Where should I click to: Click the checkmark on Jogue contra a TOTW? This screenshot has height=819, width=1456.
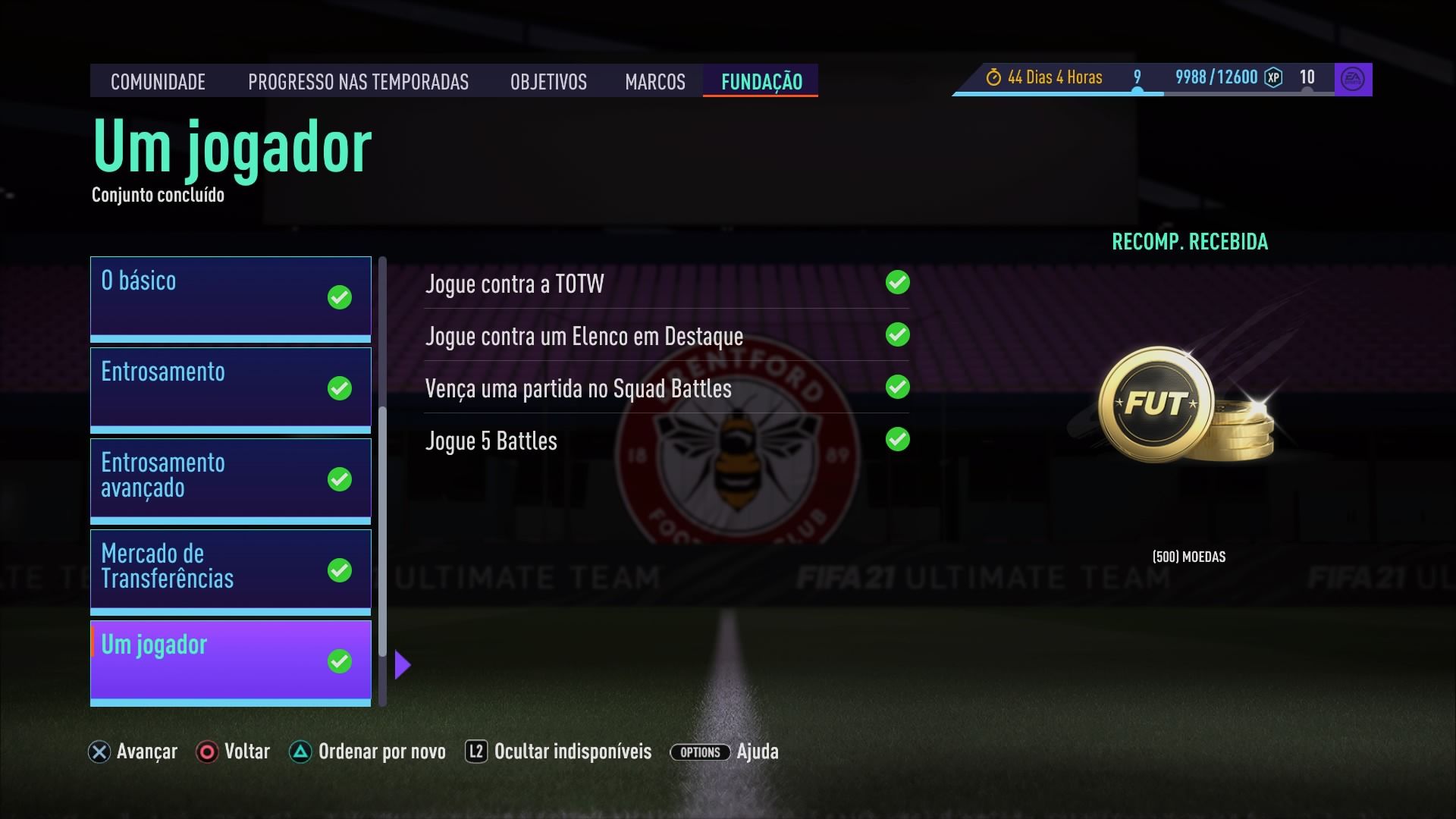click(898, 283)
